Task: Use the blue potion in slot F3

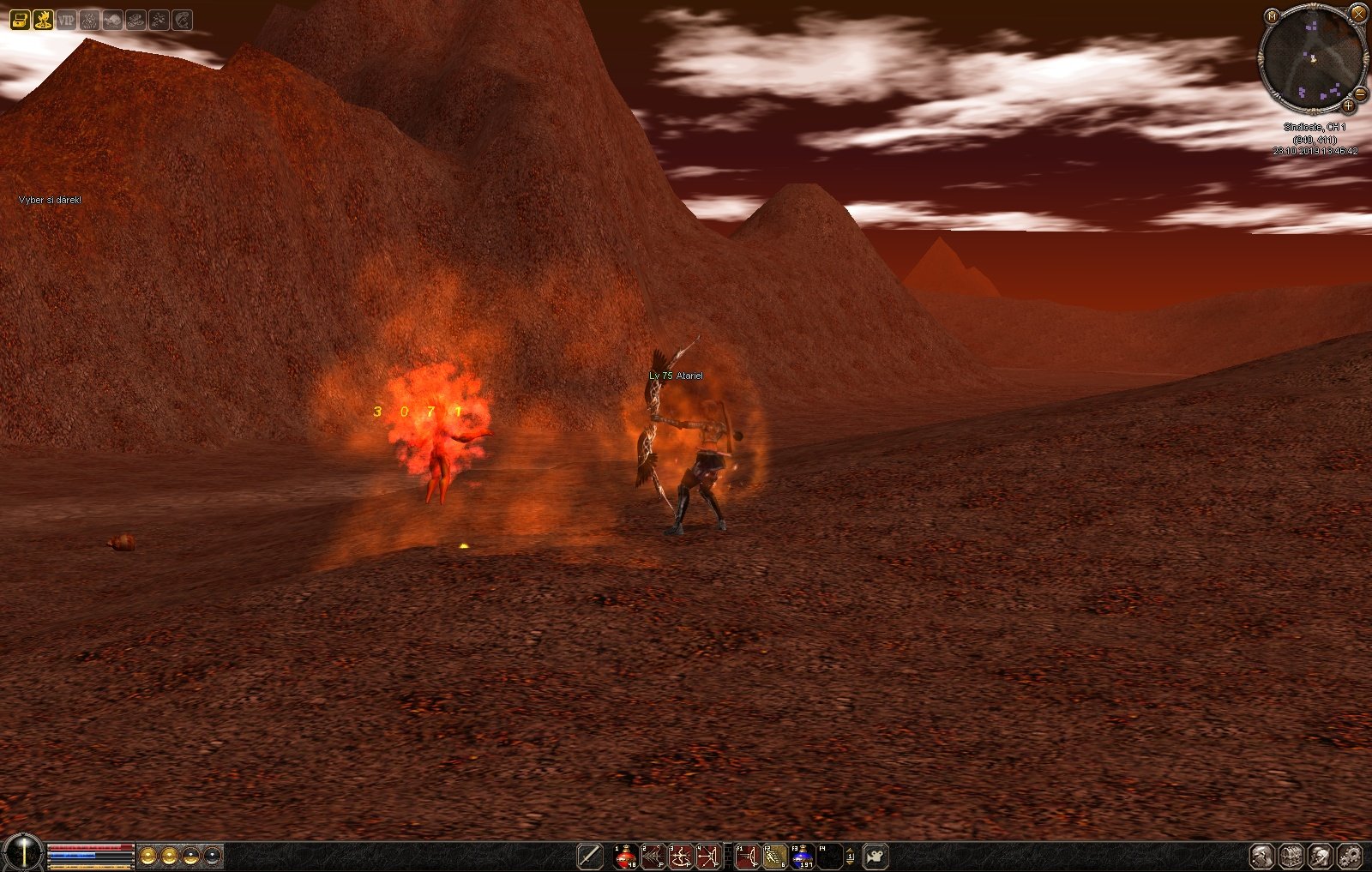Action: point(803,856)
